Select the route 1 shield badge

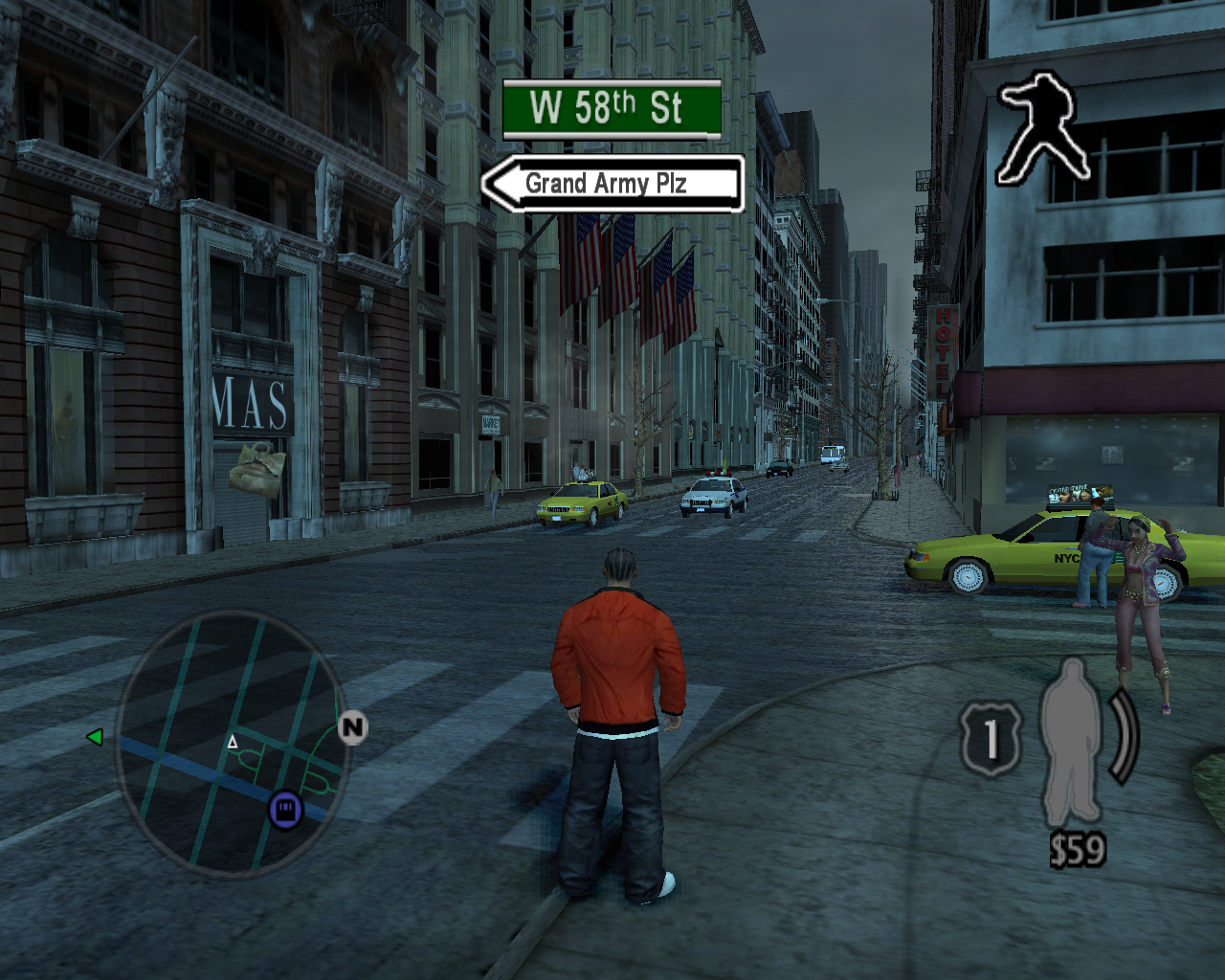991,739
